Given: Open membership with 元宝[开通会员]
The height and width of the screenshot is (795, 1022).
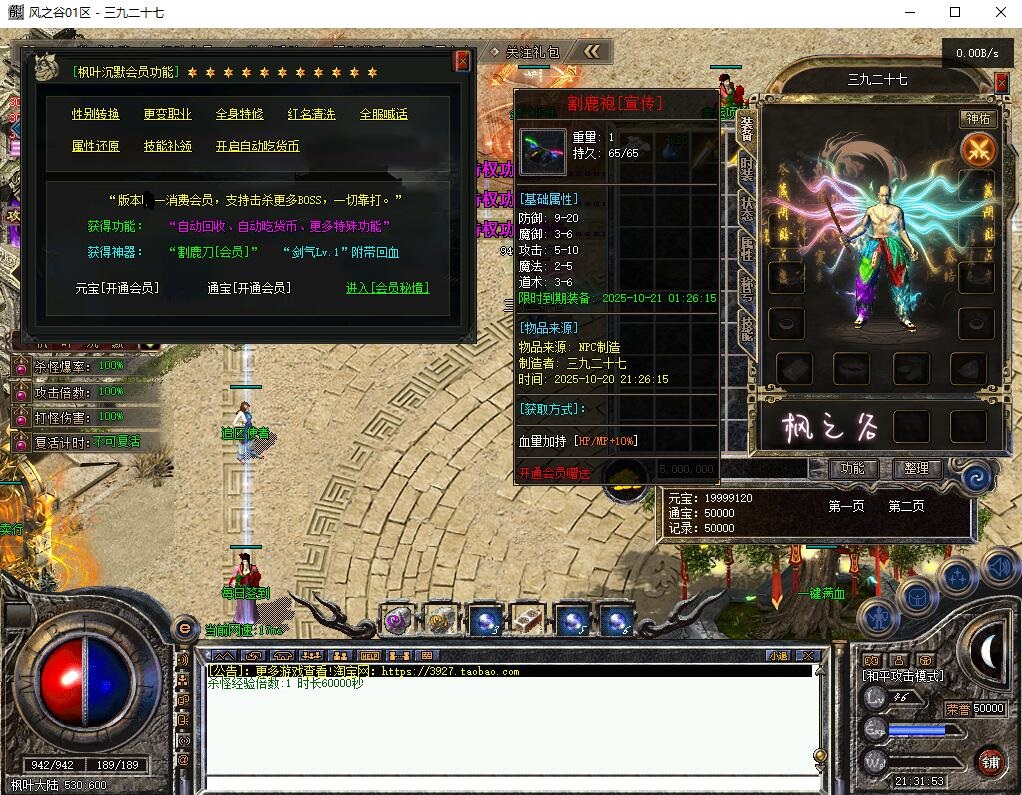Looking at the screenshot, I should point(117,288).
